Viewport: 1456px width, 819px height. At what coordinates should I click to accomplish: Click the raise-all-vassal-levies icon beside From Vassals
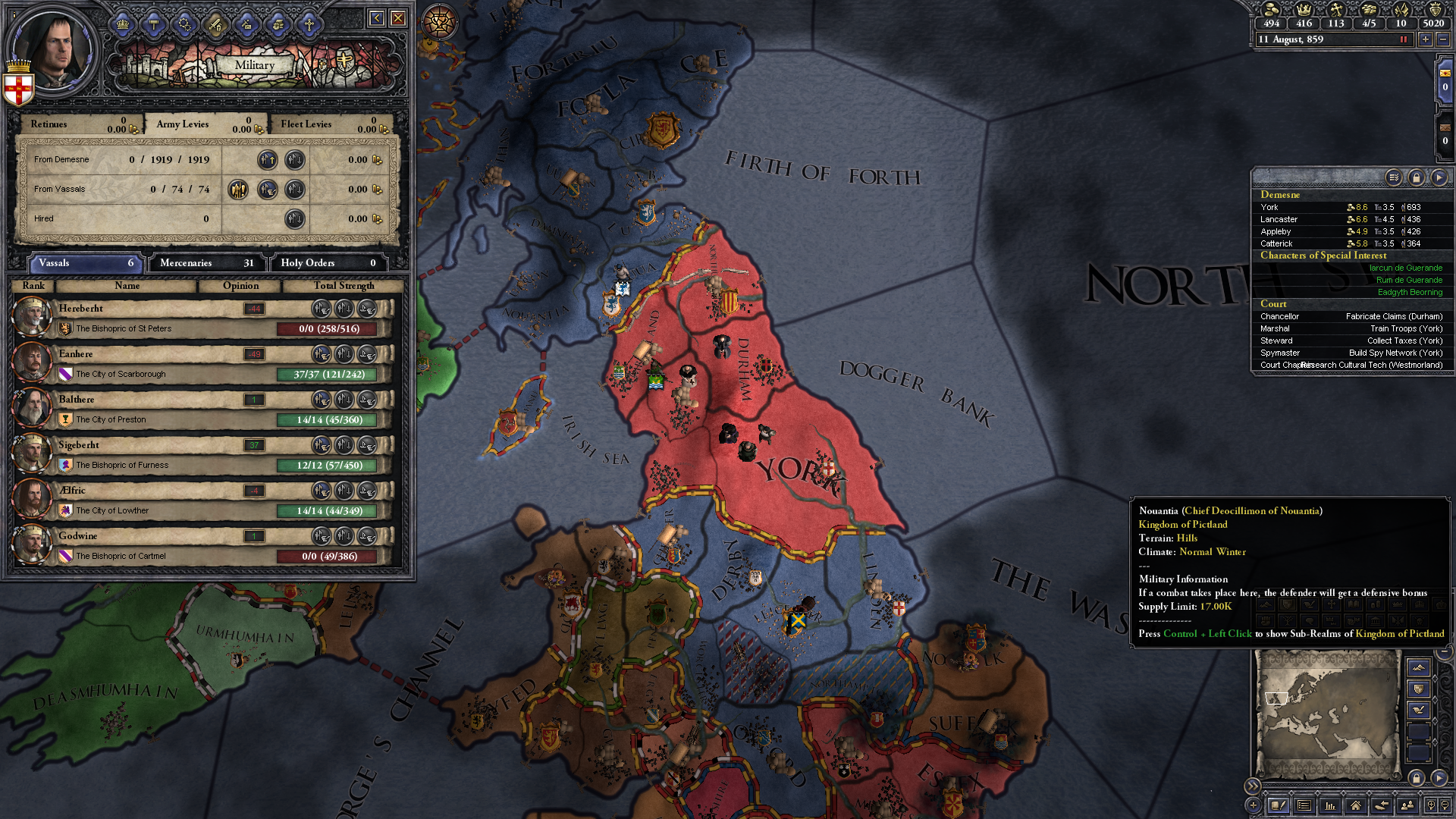(x=240, y=190)
